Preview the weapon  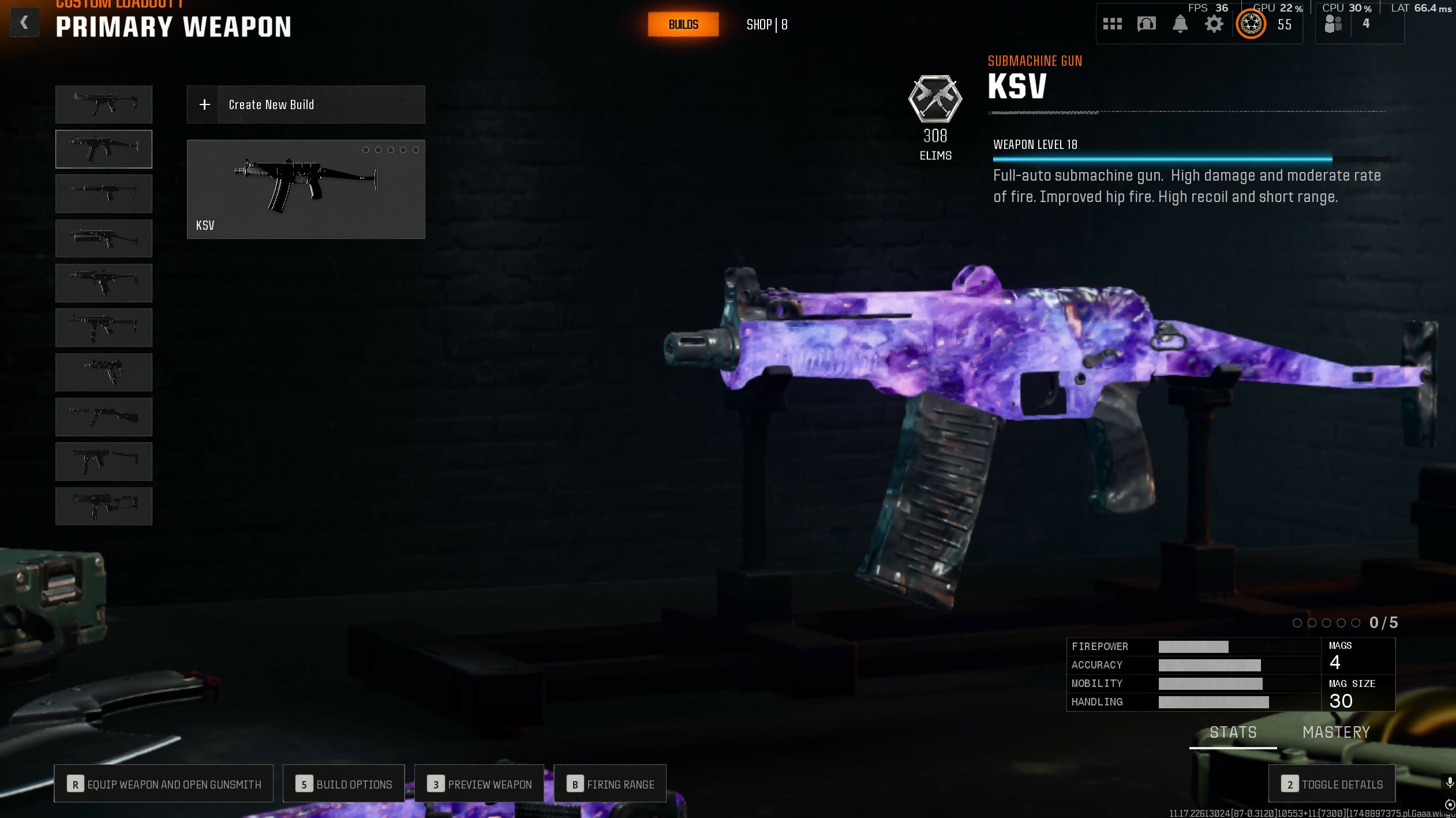coord(479,784)
